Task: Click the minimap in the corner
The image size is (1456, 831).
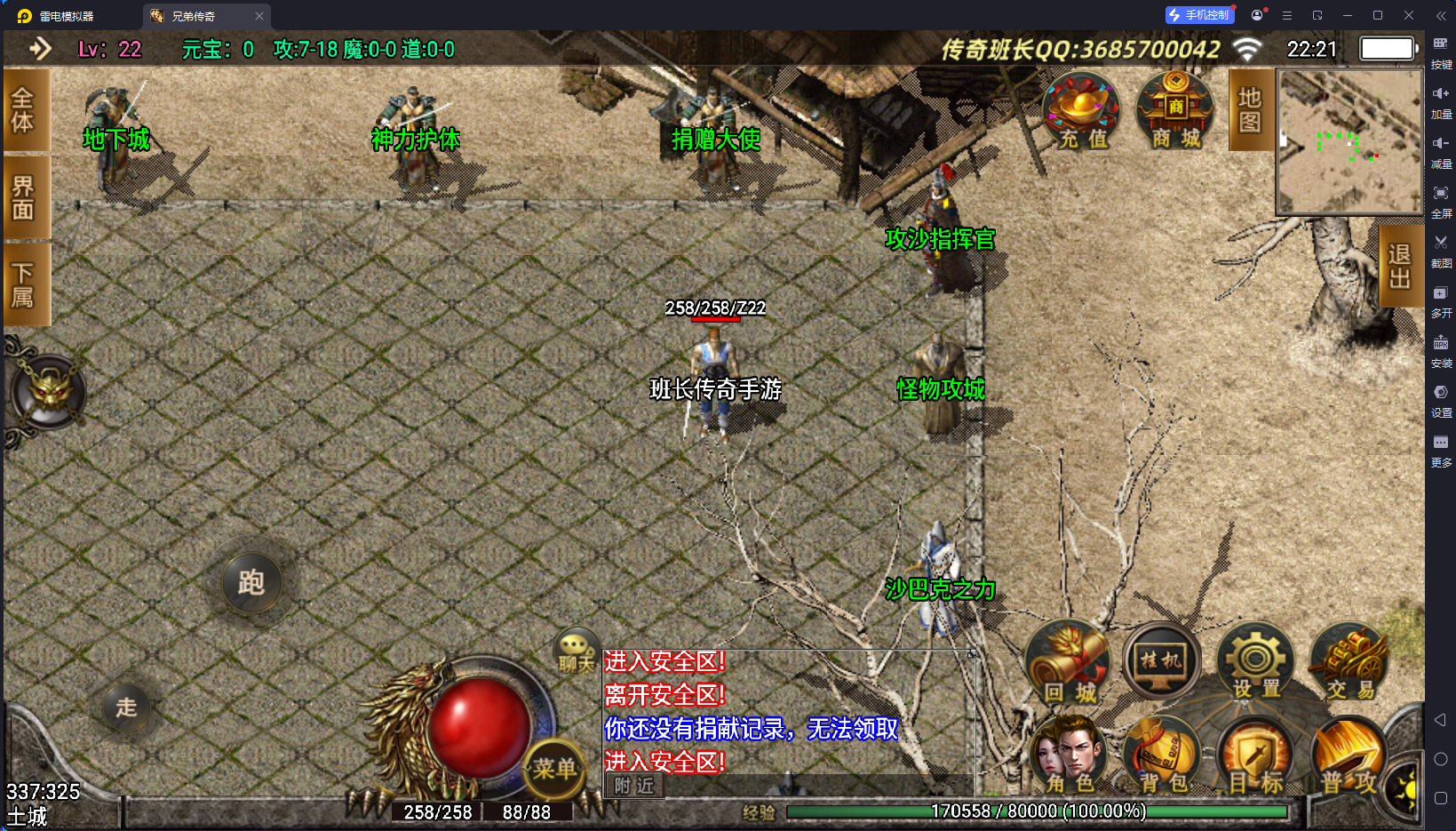Action: tap(1349, 141)
